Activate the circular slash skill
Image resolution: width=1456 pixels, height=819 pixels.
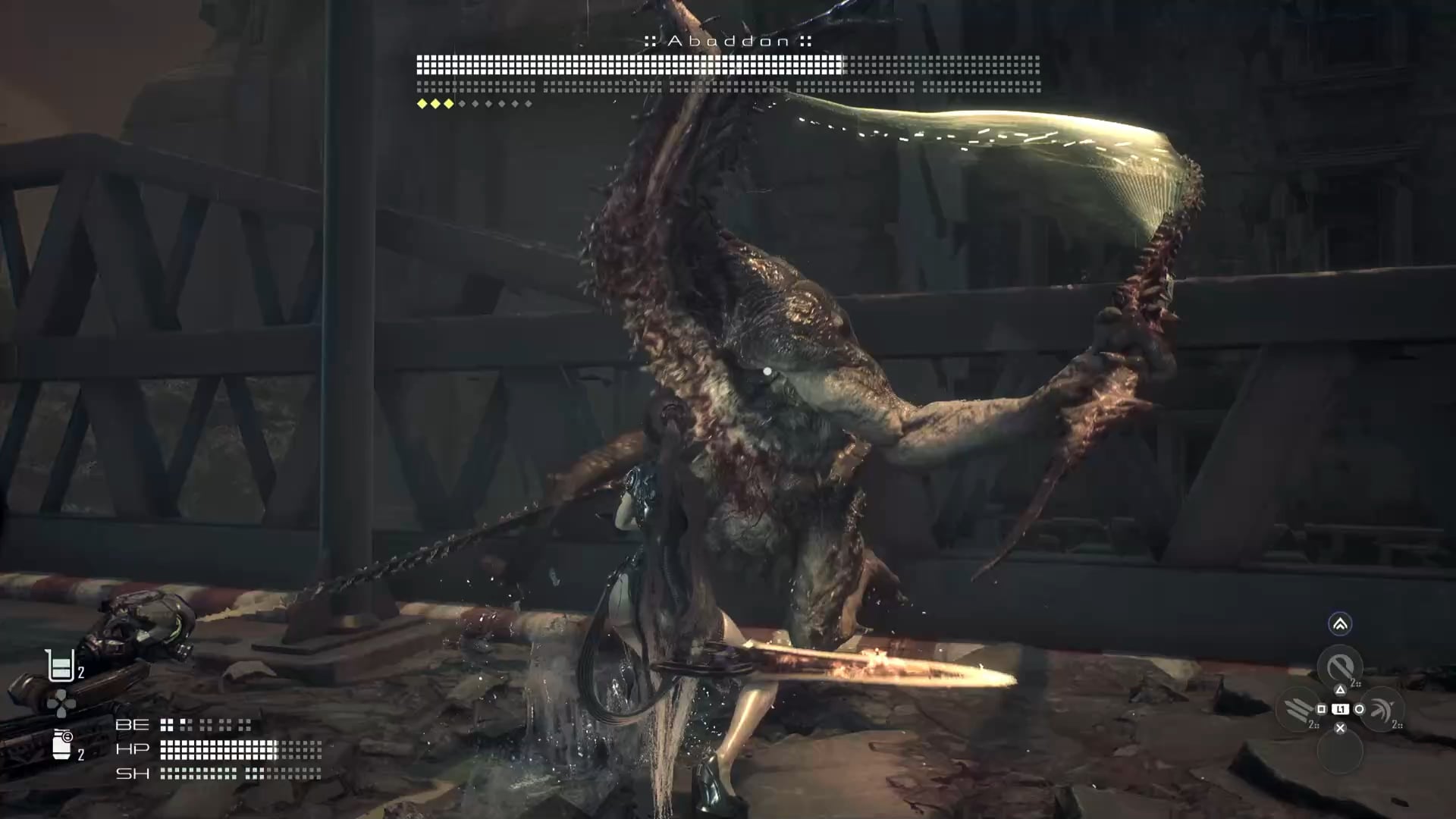tap(1339, 667)
